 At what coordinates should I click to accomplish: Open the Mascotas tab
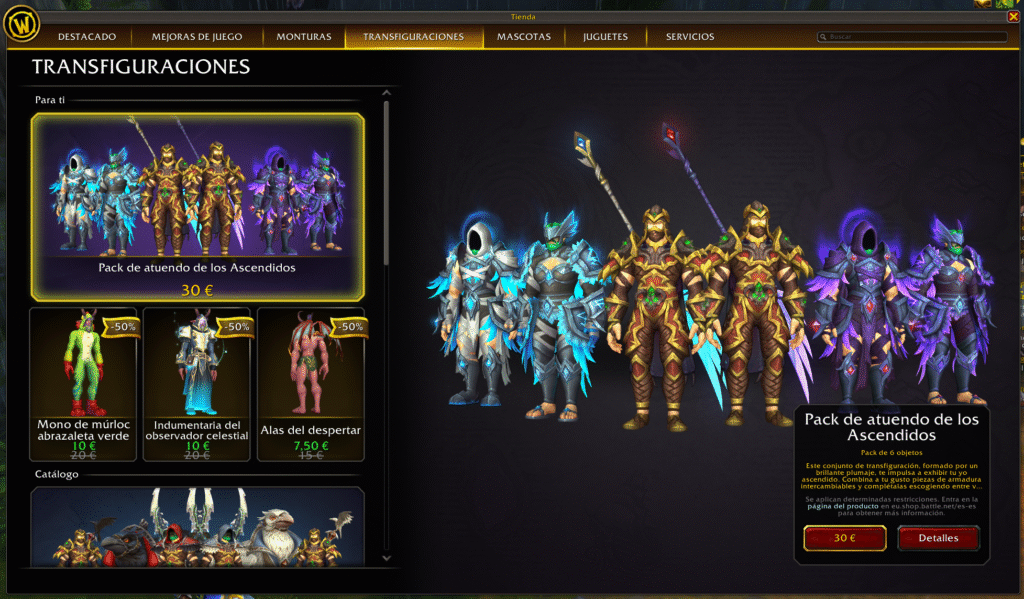click(524, 37)
